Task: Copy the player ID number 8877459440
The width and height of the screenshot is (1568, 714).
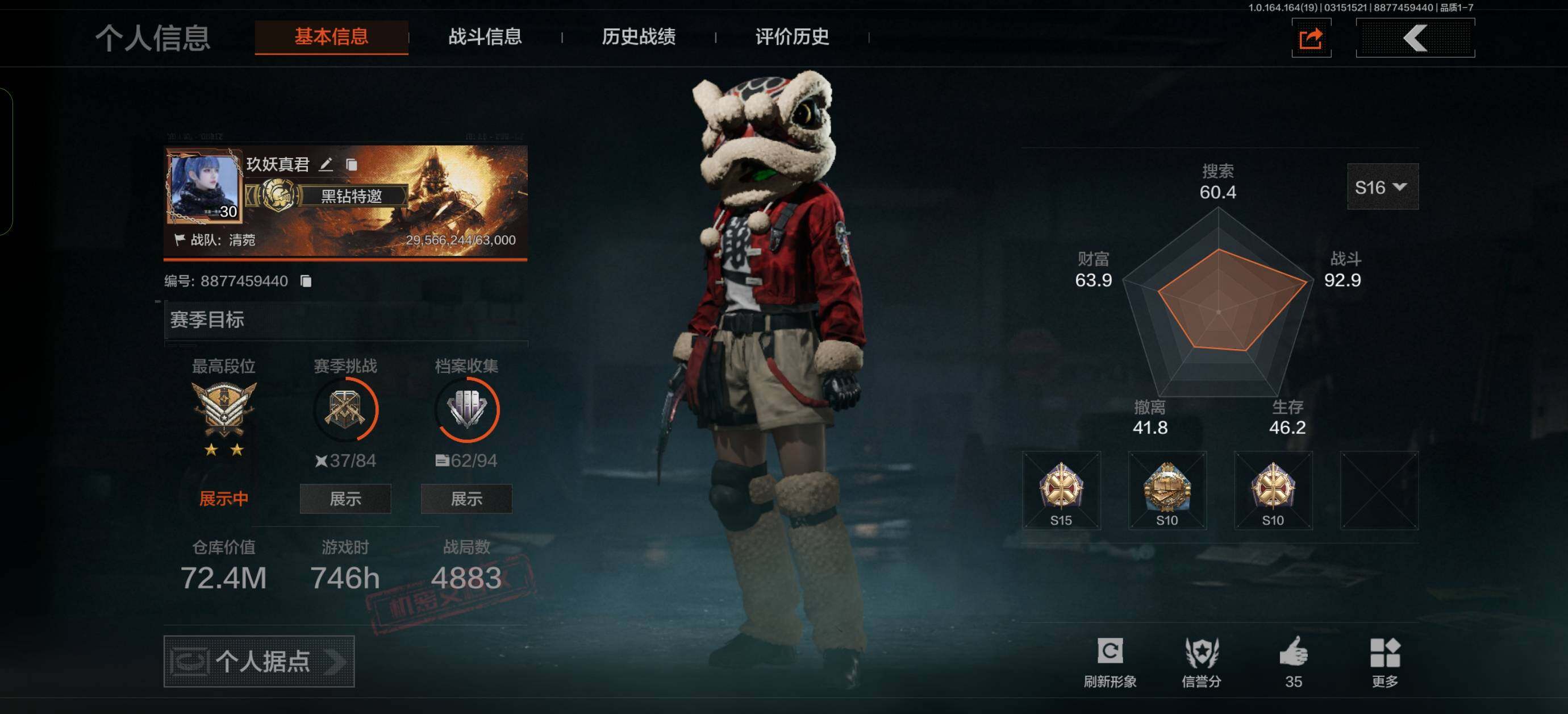Action: point(306,281)
